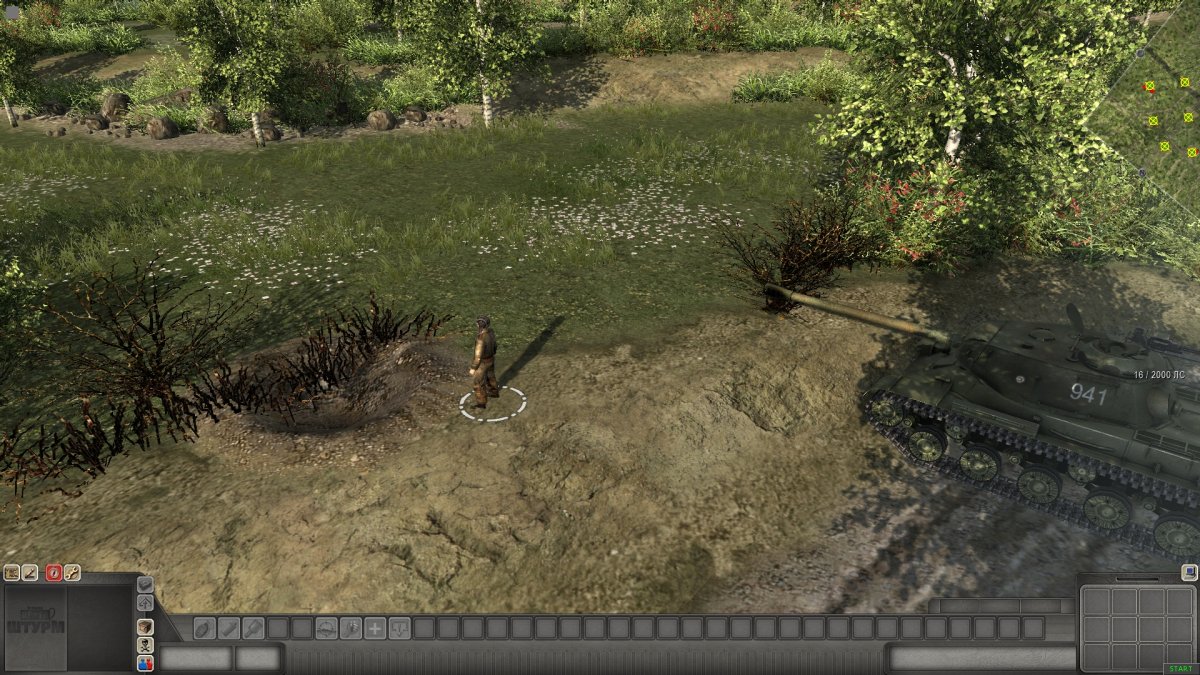Toggle the blue monitor icon above the grid
The width and height of the screenshot is (1200, 675).
[x=1189, y=572]
